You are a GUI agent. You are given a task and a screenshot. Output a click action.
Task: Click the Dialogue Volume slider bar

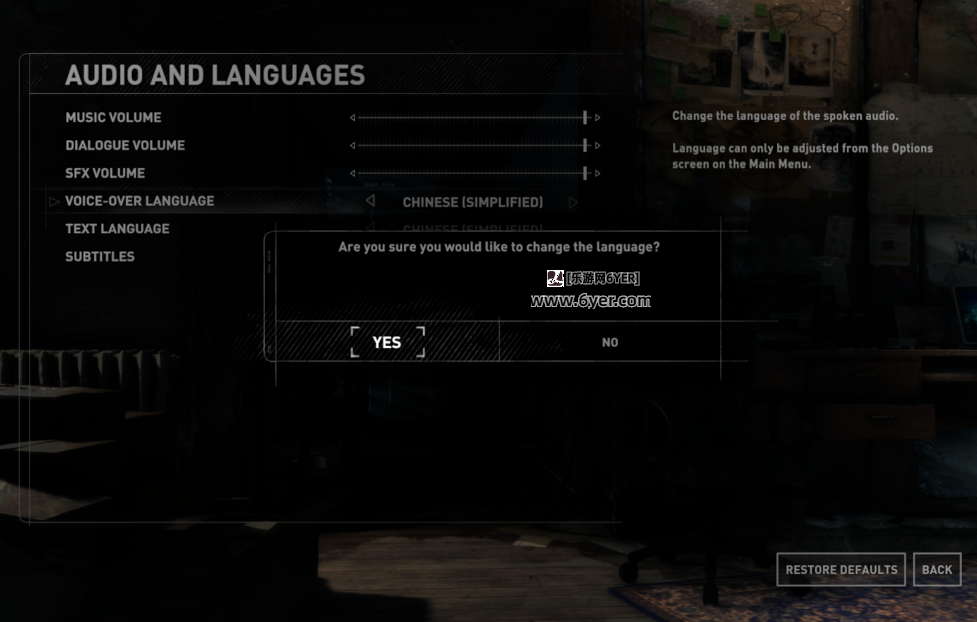click(x=475, y=146)
